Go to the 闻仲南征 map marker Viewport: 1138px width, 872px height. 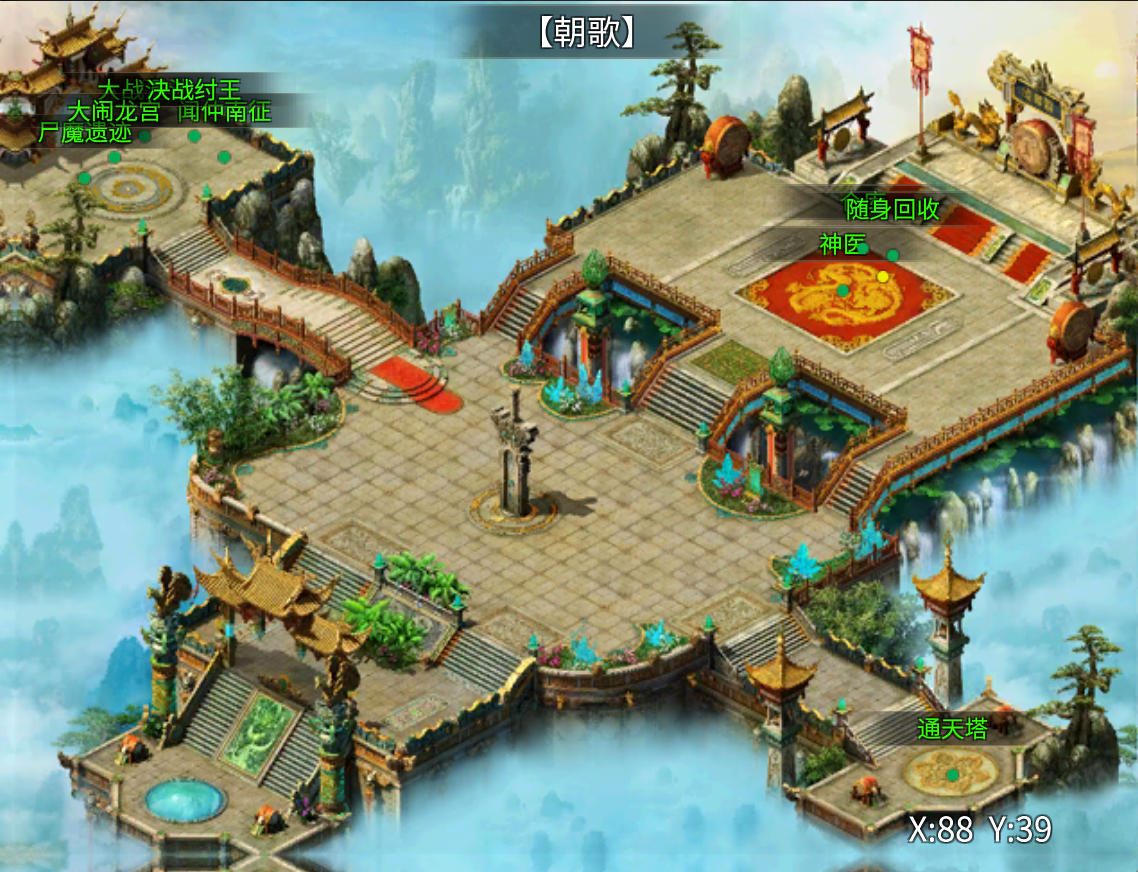[224, 111]
